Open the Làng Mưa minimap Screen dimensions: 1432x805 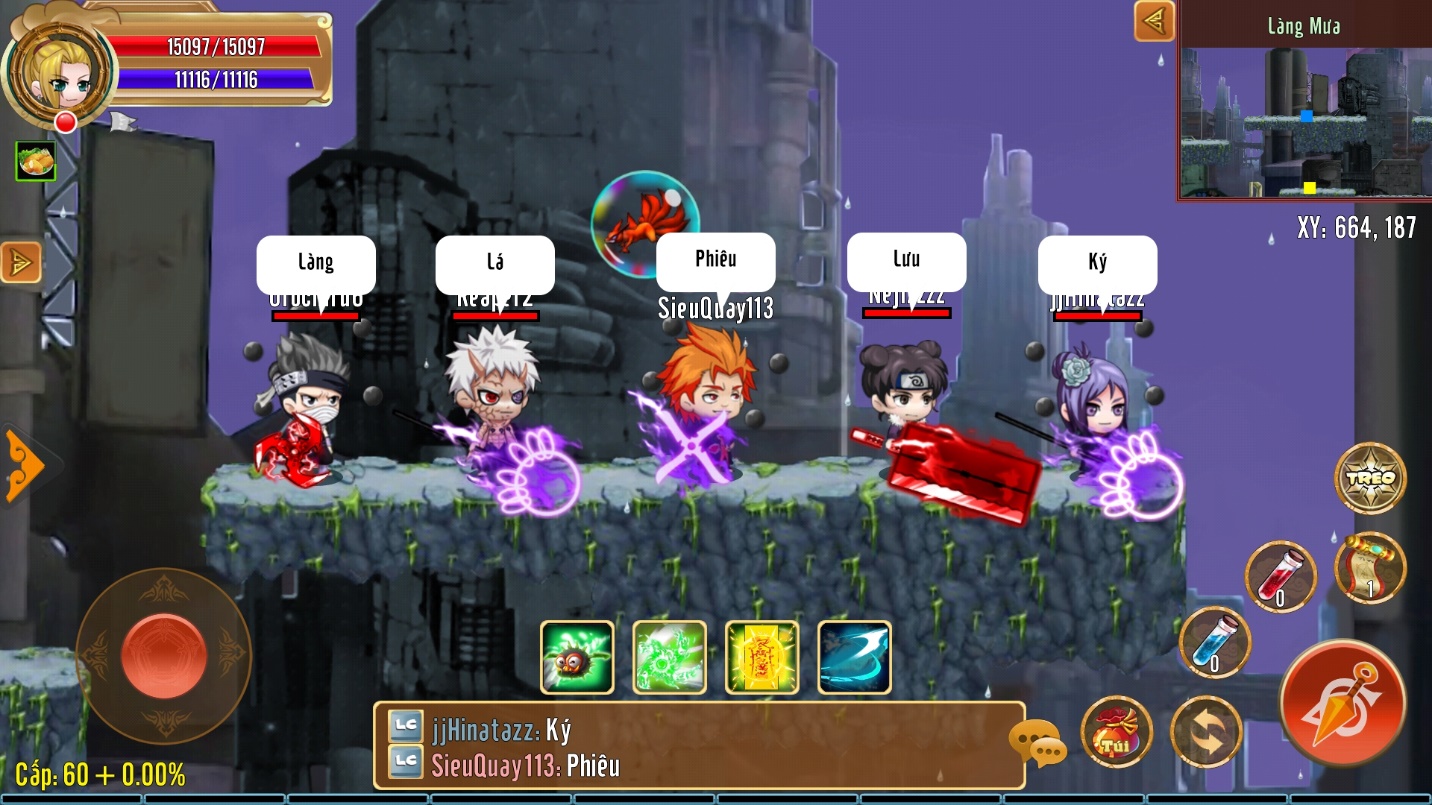point(1304,110)
